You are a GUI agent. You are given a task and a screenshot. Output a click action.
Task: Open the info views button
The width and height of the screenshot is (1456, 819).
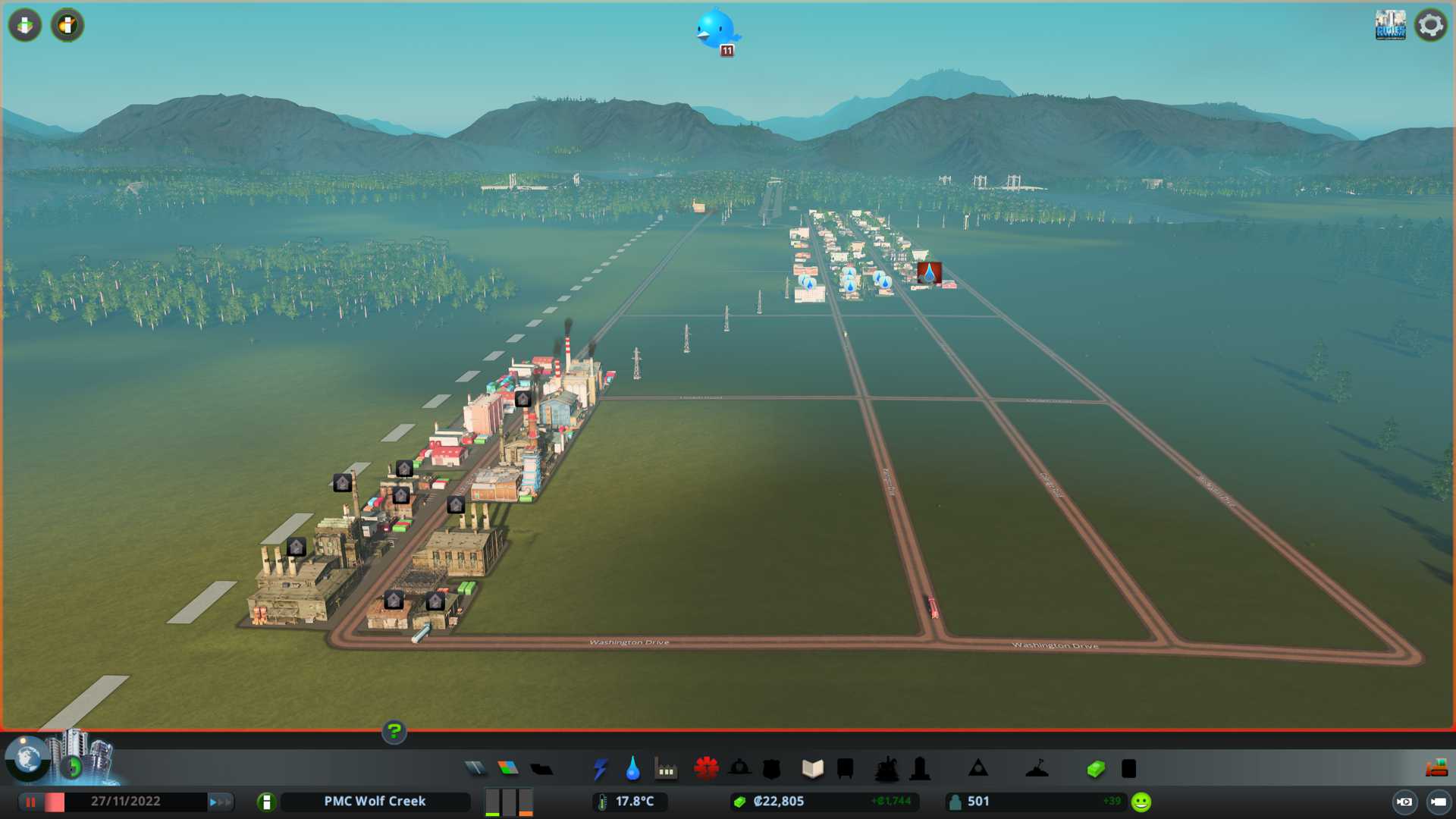tap(67, 25)
